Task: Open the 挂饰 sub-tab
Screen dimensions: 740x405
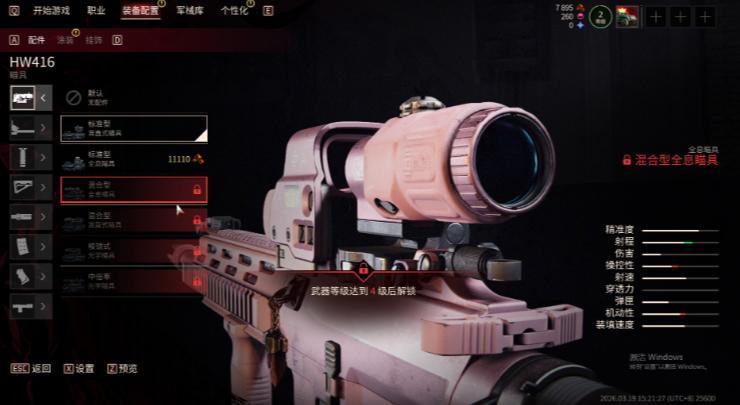Action: pyautogui.click(x=94, y=40)
